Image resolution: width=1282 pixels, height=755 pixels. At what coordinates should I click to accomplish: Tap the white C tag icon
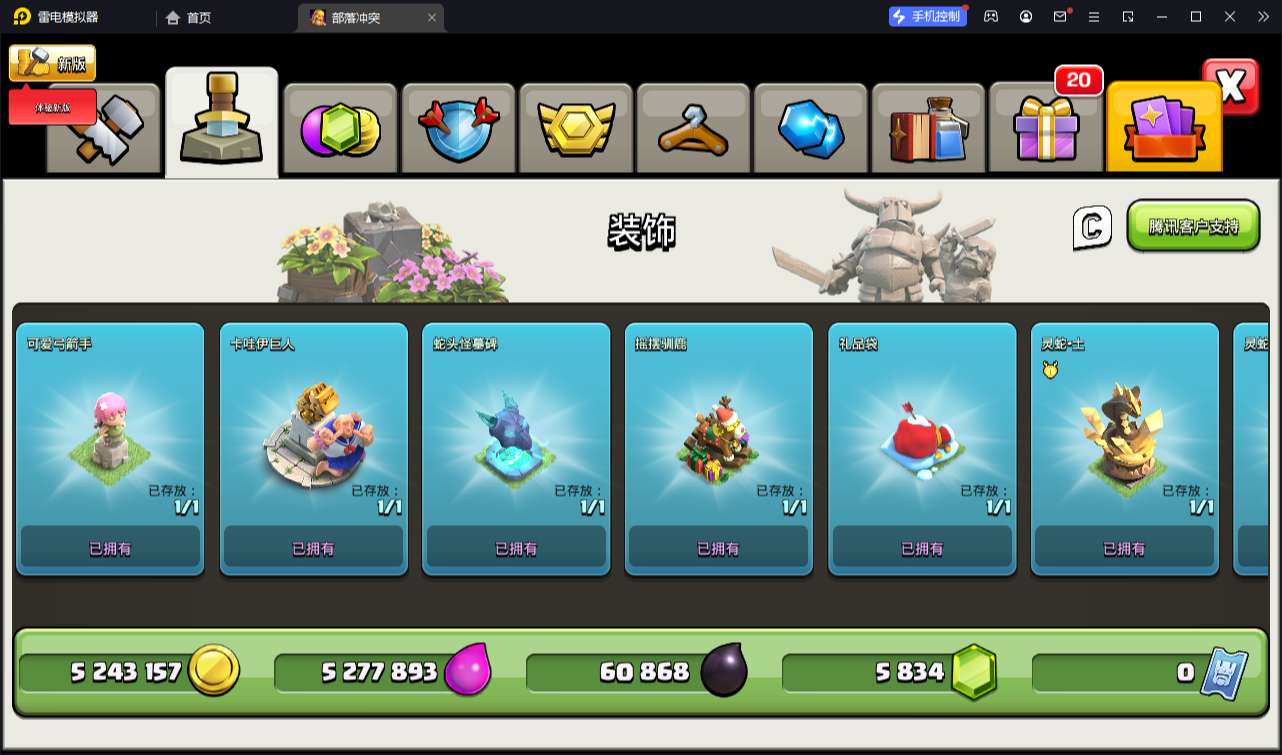coord(1092,228)
